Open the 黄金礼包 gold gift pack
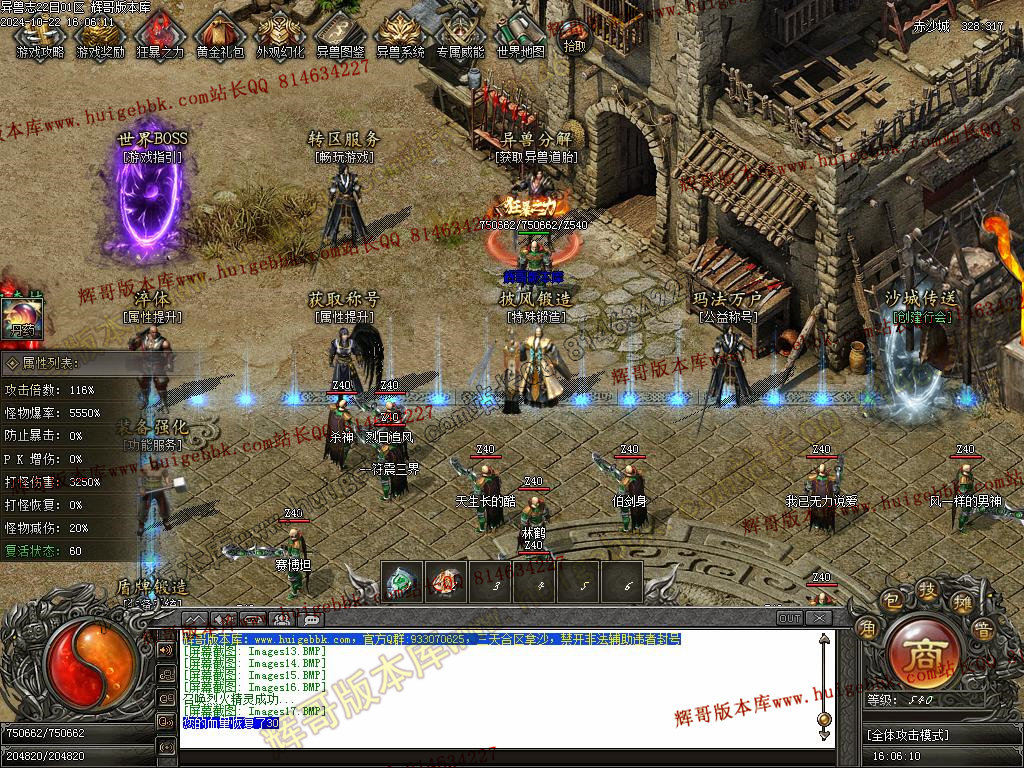This screenshot has width=1024, height=768. point(220,35)
